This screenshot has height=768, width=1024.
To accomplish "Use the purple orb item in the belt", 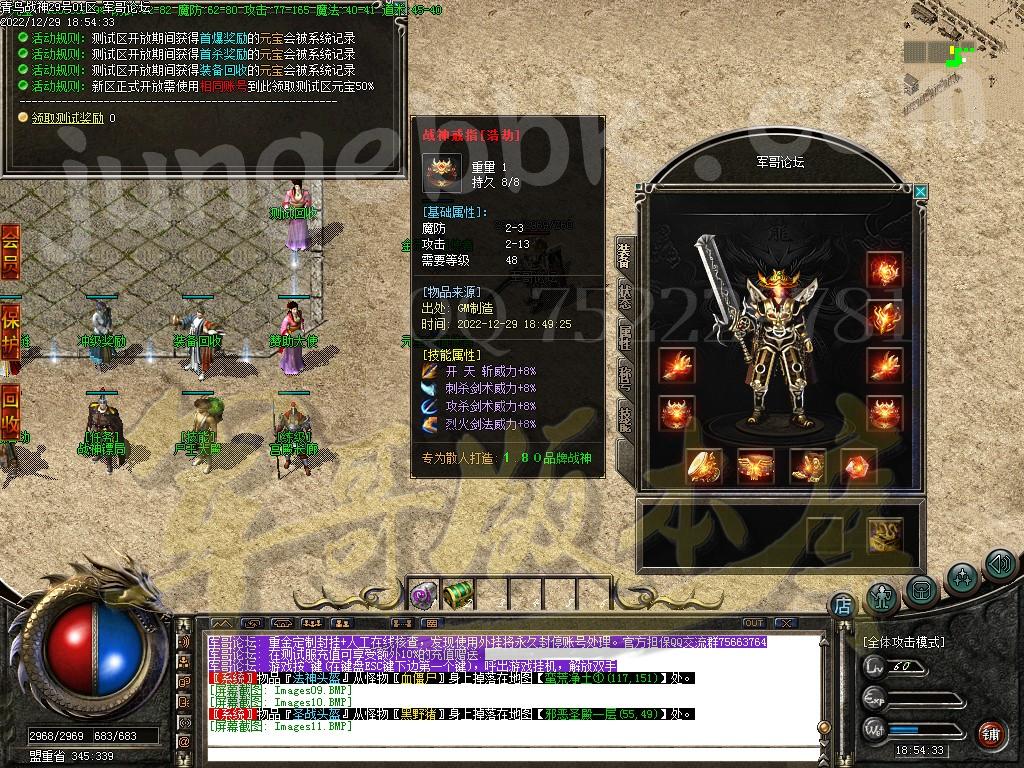I will (x=423, y=596).
